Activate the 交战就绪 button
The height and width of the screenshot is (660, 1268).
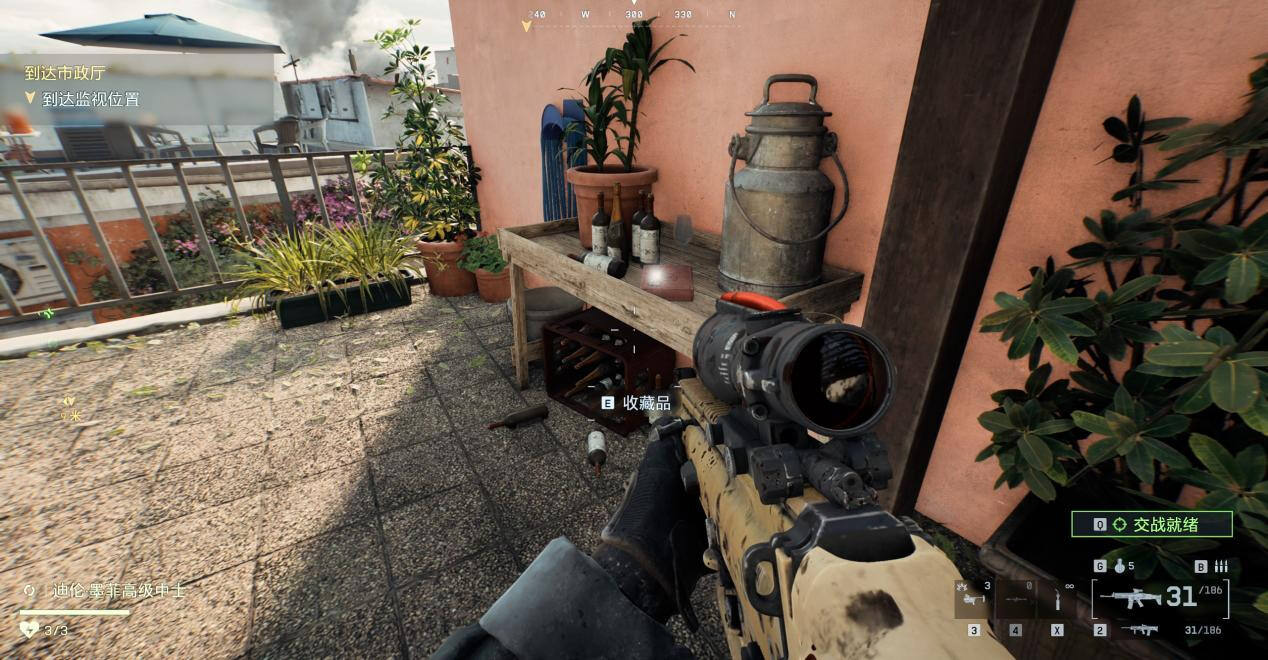coord(1151,524)
